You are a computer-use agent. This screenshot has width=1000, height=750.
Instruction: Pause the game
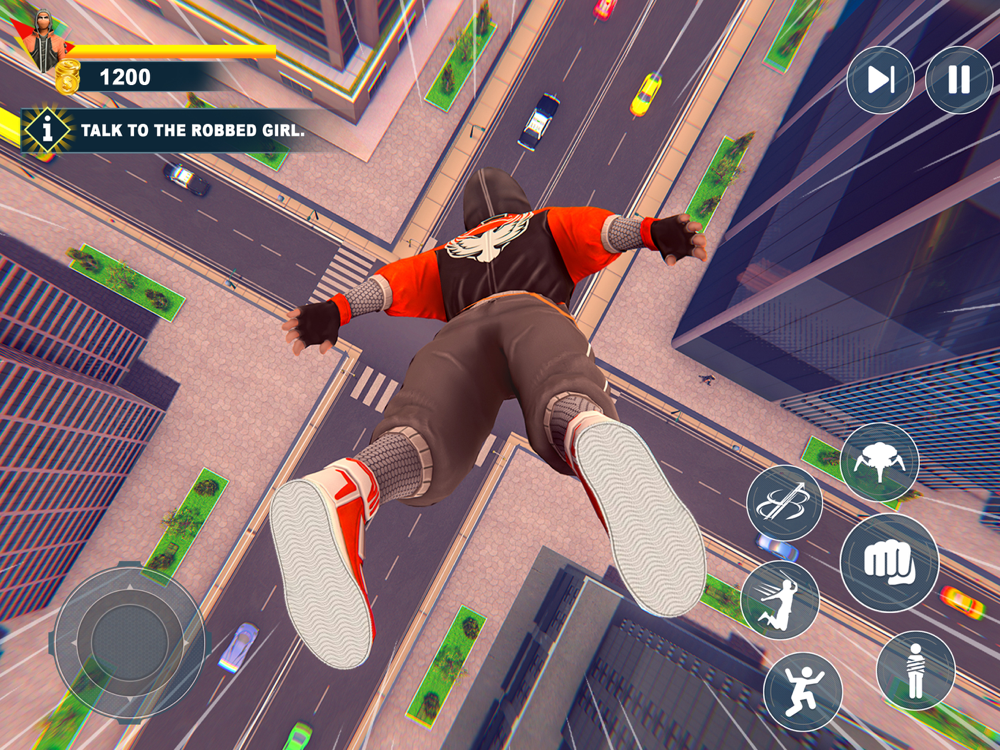958,80
